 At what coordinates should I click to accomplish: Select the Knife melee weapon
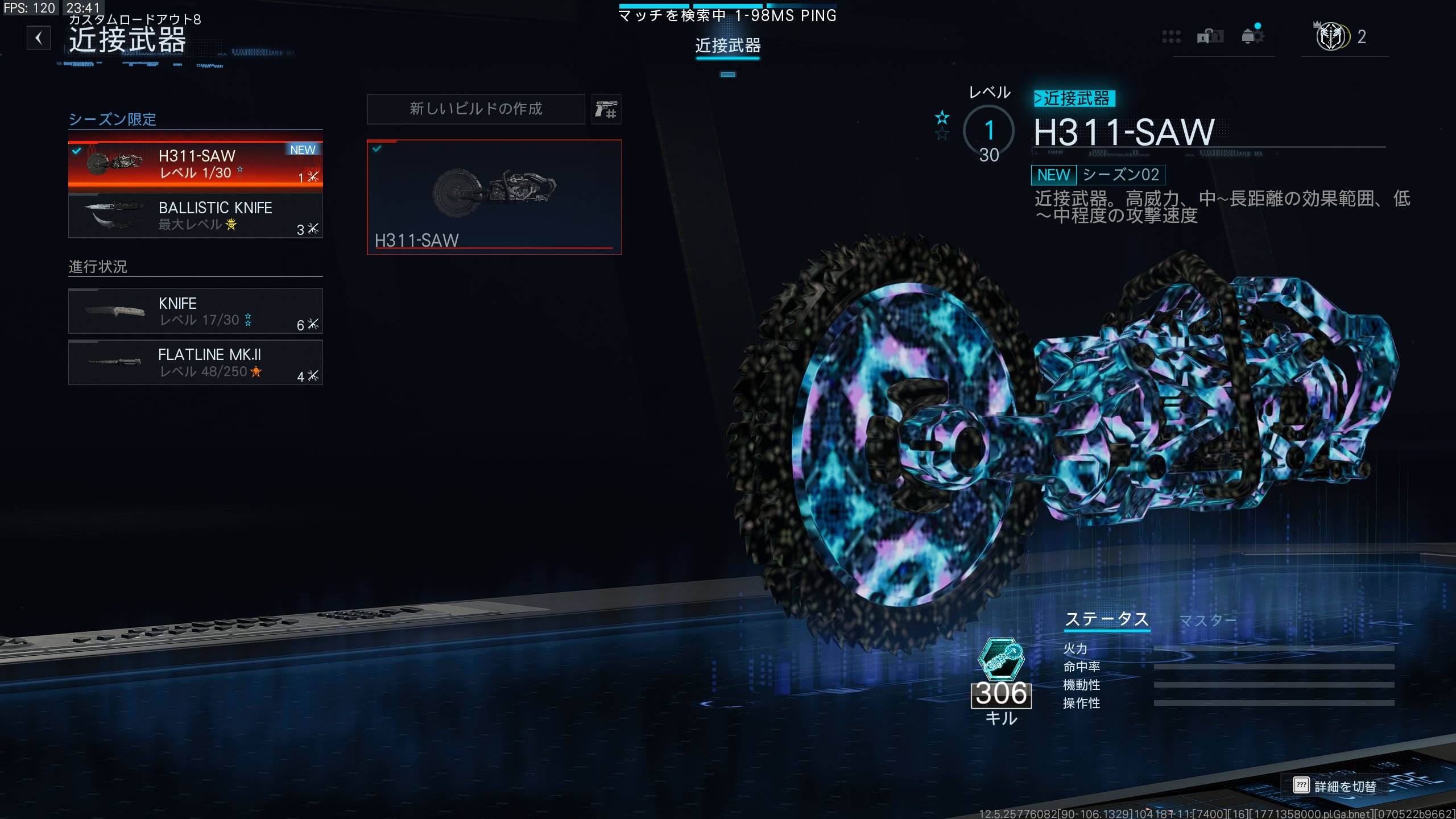[195, 311]
